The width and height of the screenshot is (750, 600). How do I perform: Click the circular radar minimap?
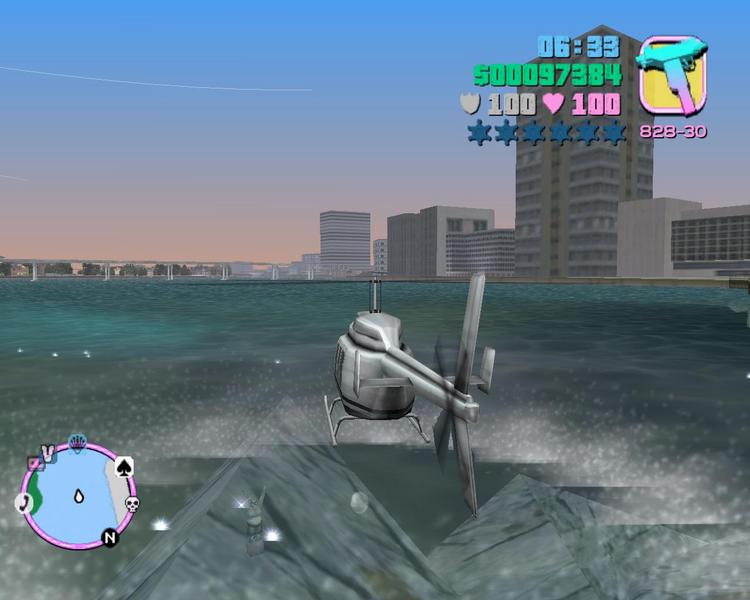point(76,495)
